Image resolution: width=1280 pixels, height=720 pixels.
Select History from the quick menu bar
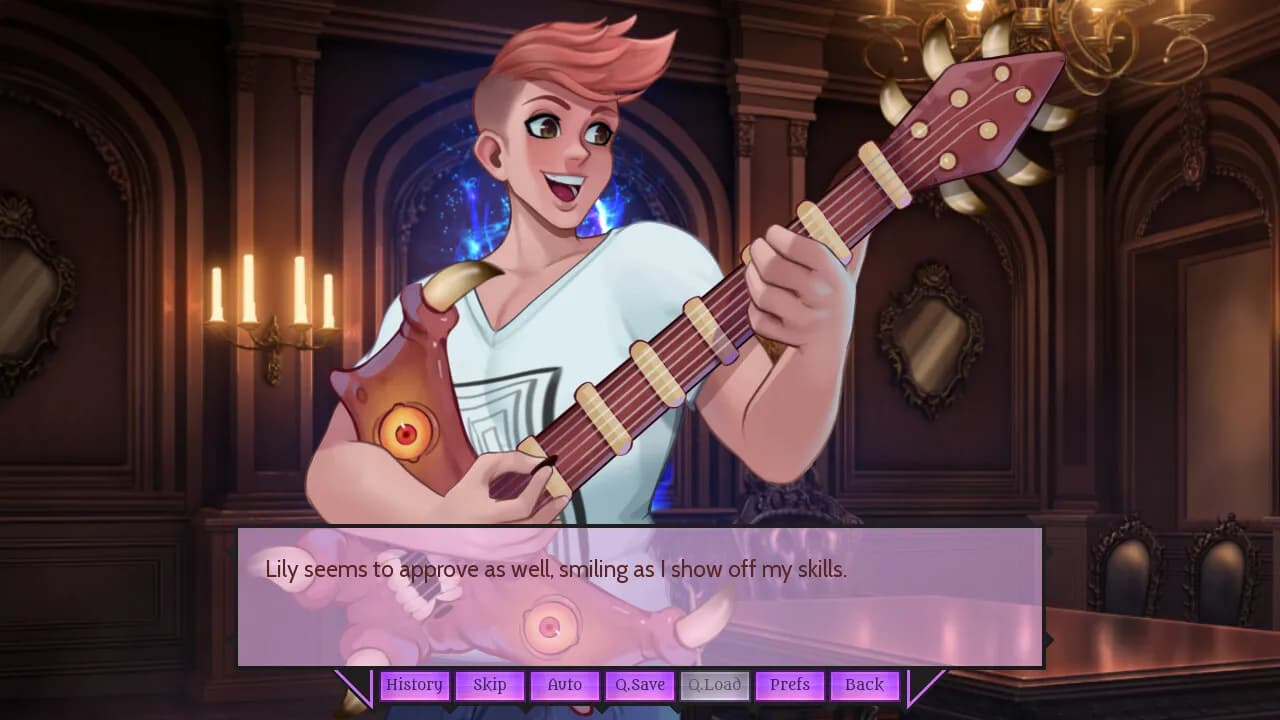tap(414, 685)
